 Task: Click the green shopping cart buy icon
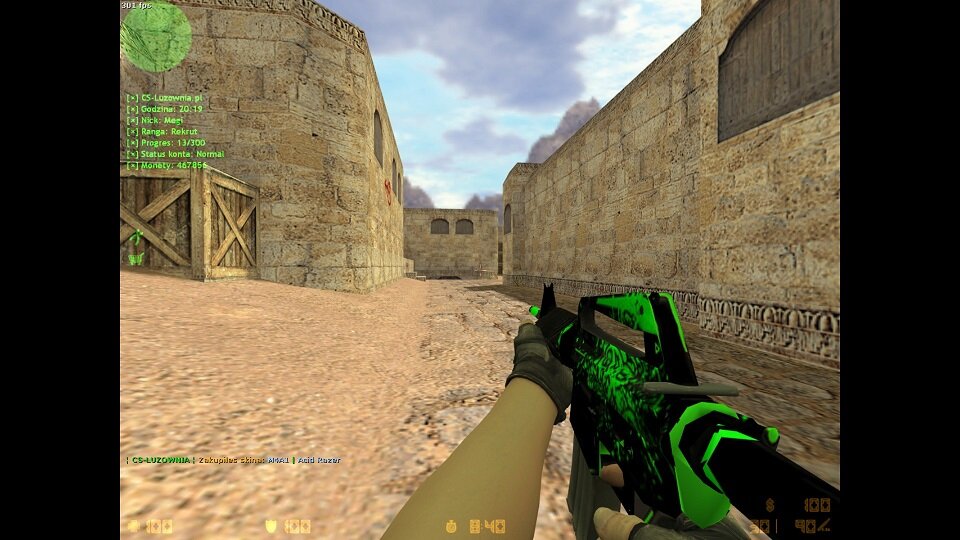pyautogui.click(x=136, y=258)
